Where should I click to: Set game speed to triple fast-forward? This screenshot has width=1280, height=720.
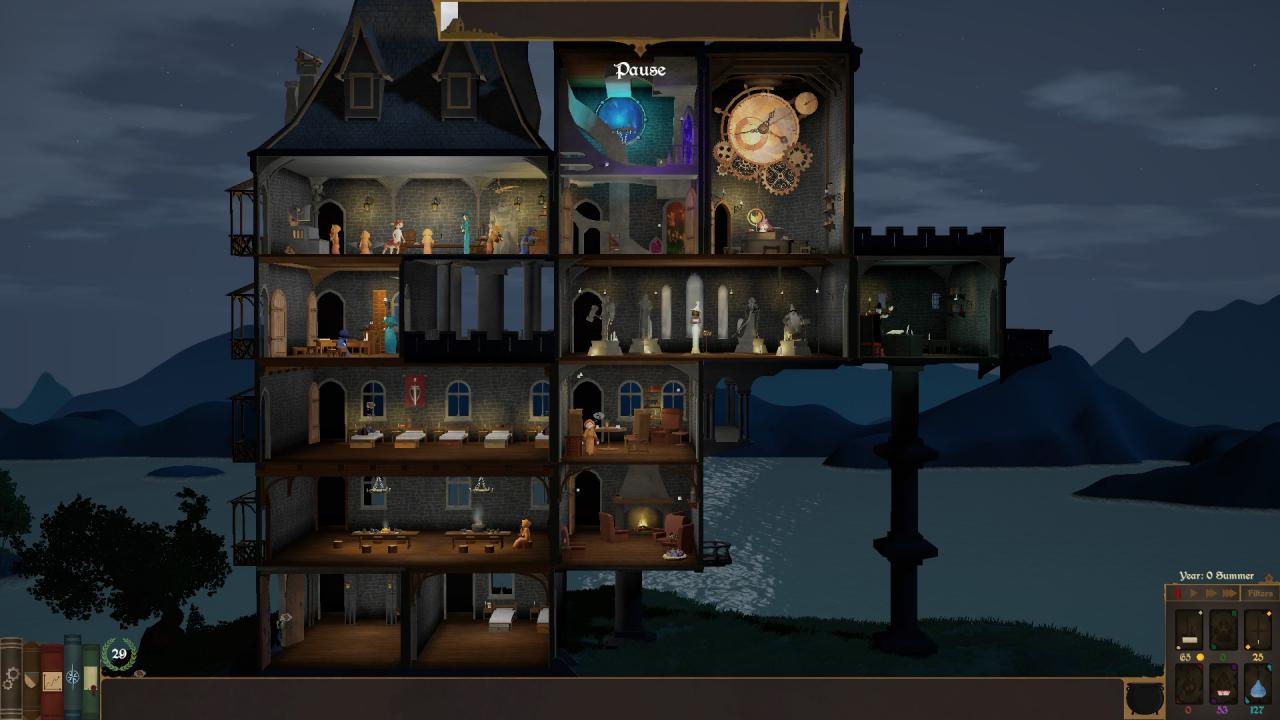[x=1229, y=594]
